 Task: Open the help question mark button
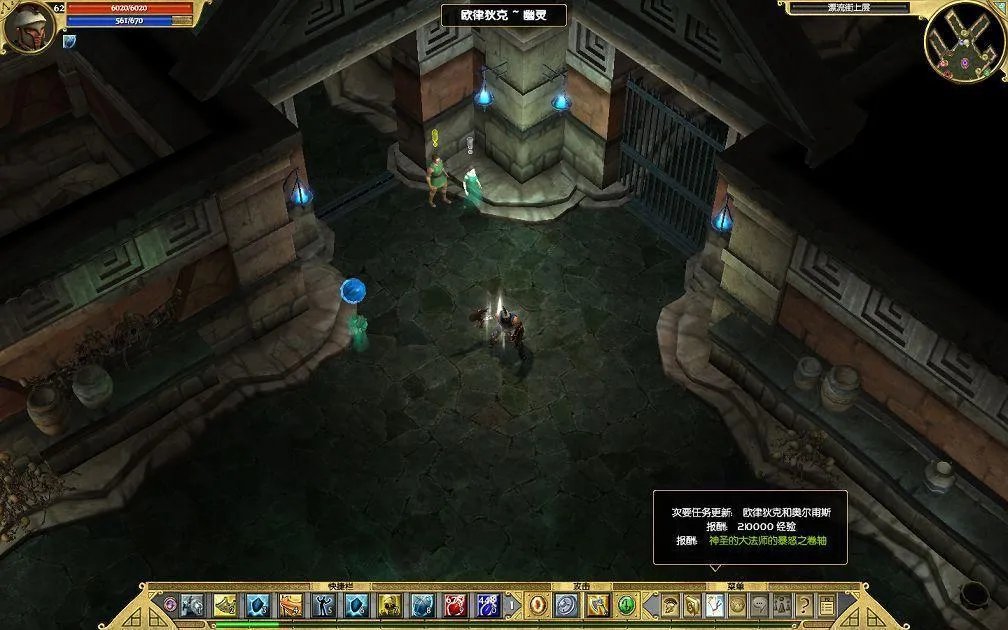point(805,605)
